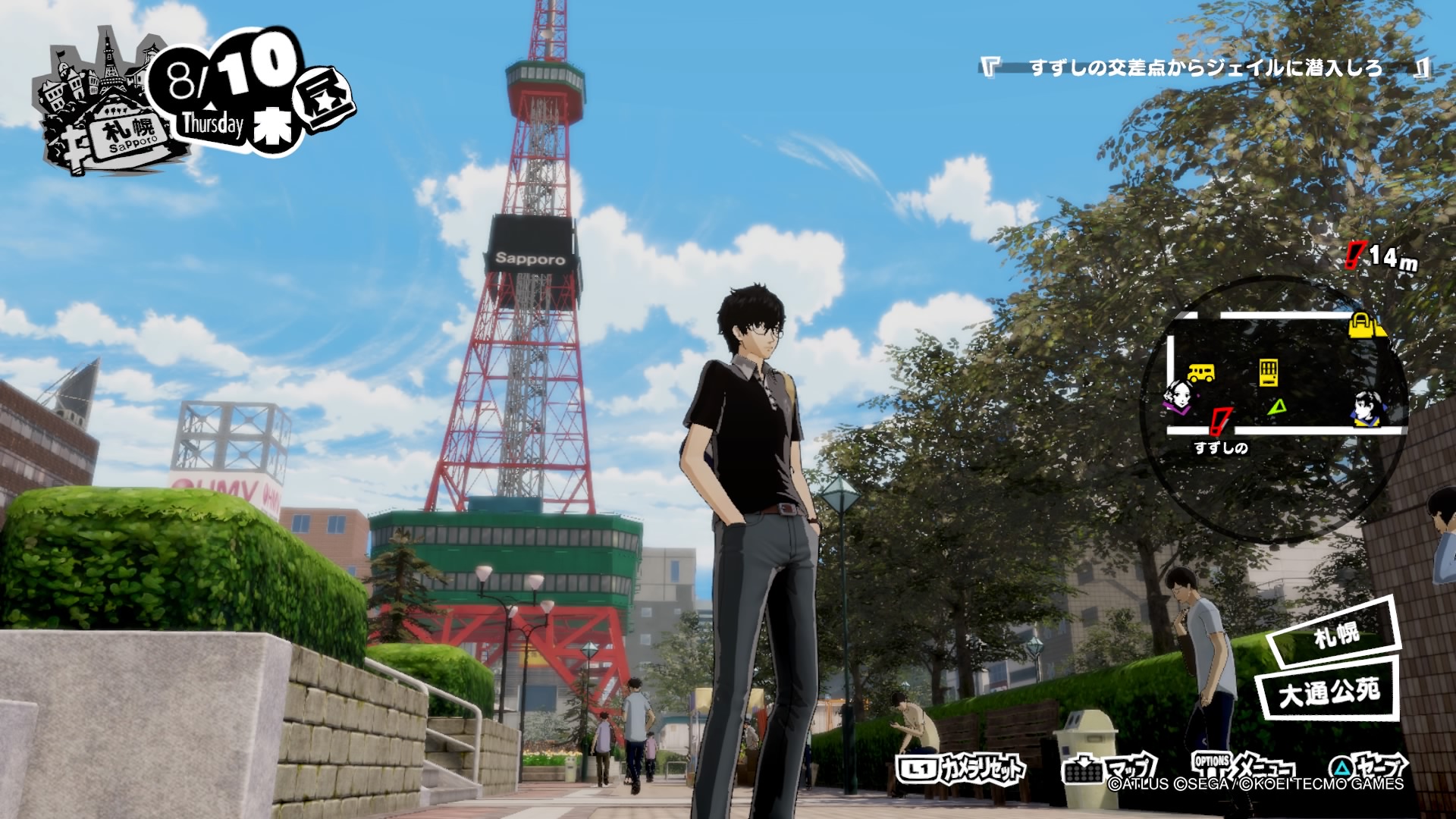
Task: Click the すずしの label on the minimap
Action: coord(1221,448)
